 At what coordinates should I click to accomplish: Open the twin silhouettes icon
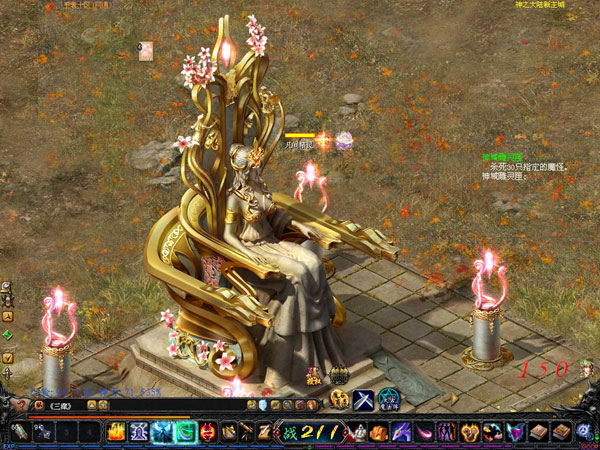(446, 432)
